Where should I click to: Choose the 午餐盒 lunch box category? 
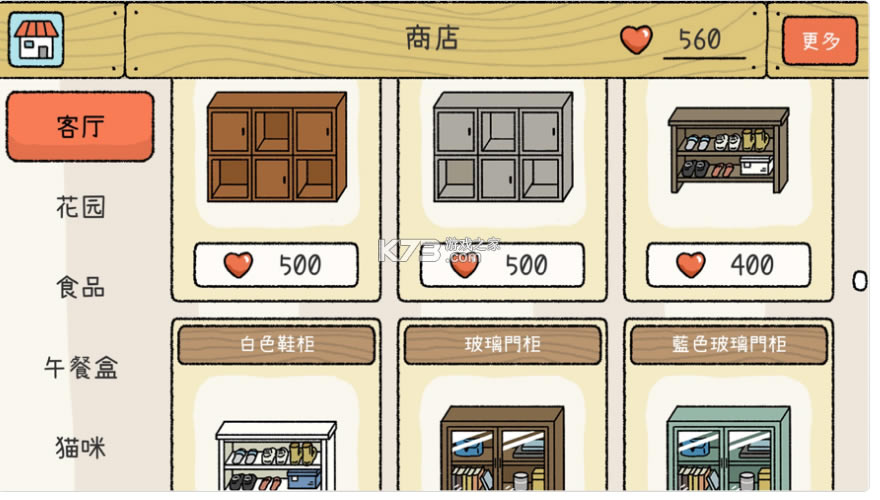click(x=80, y=368)
